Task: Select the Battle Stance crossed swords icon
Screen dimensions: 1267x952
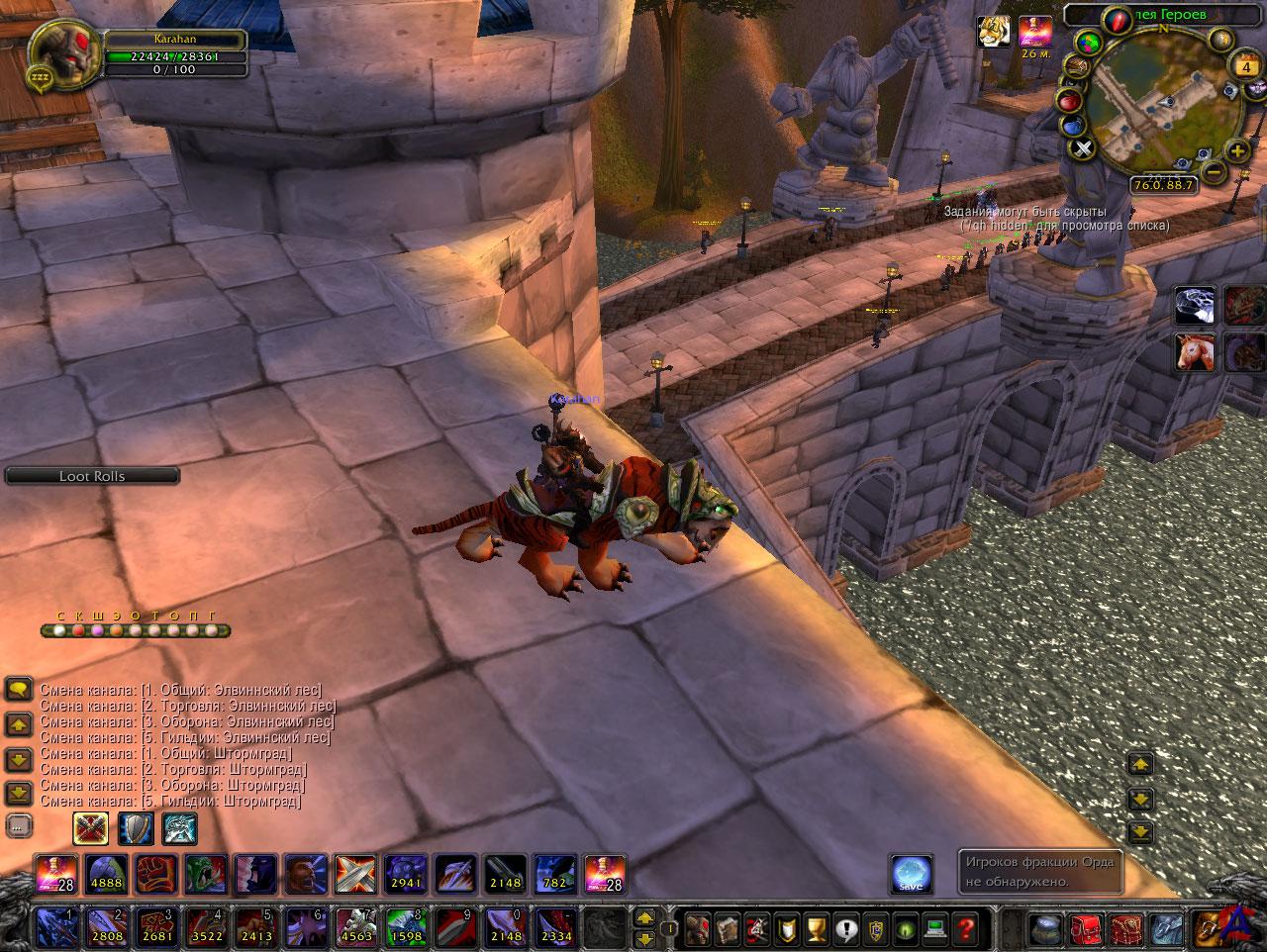Action: coord(91,828)
